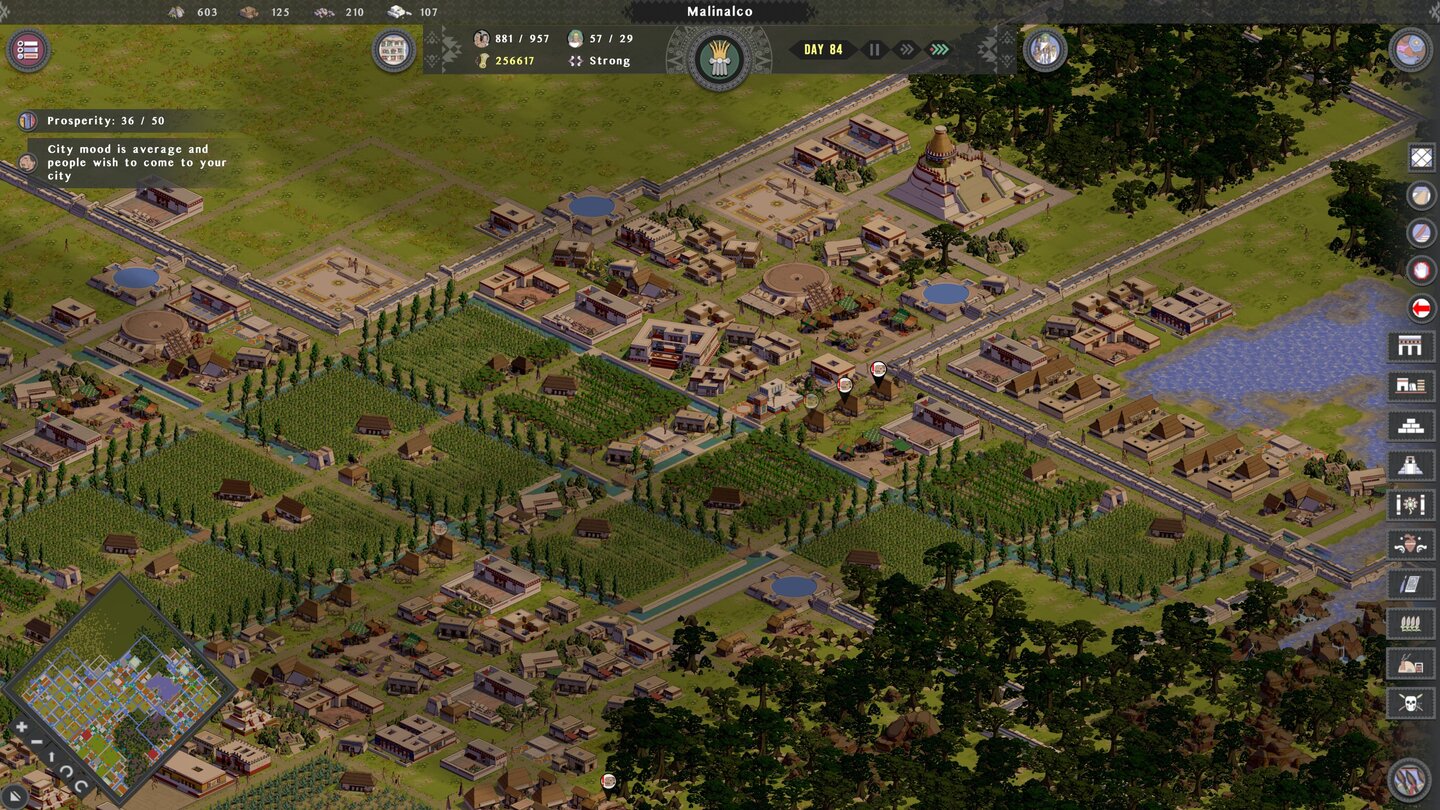Click the Malinalco city name banner
This screenshot has width=1440, height=810.
tap(720, 11)
